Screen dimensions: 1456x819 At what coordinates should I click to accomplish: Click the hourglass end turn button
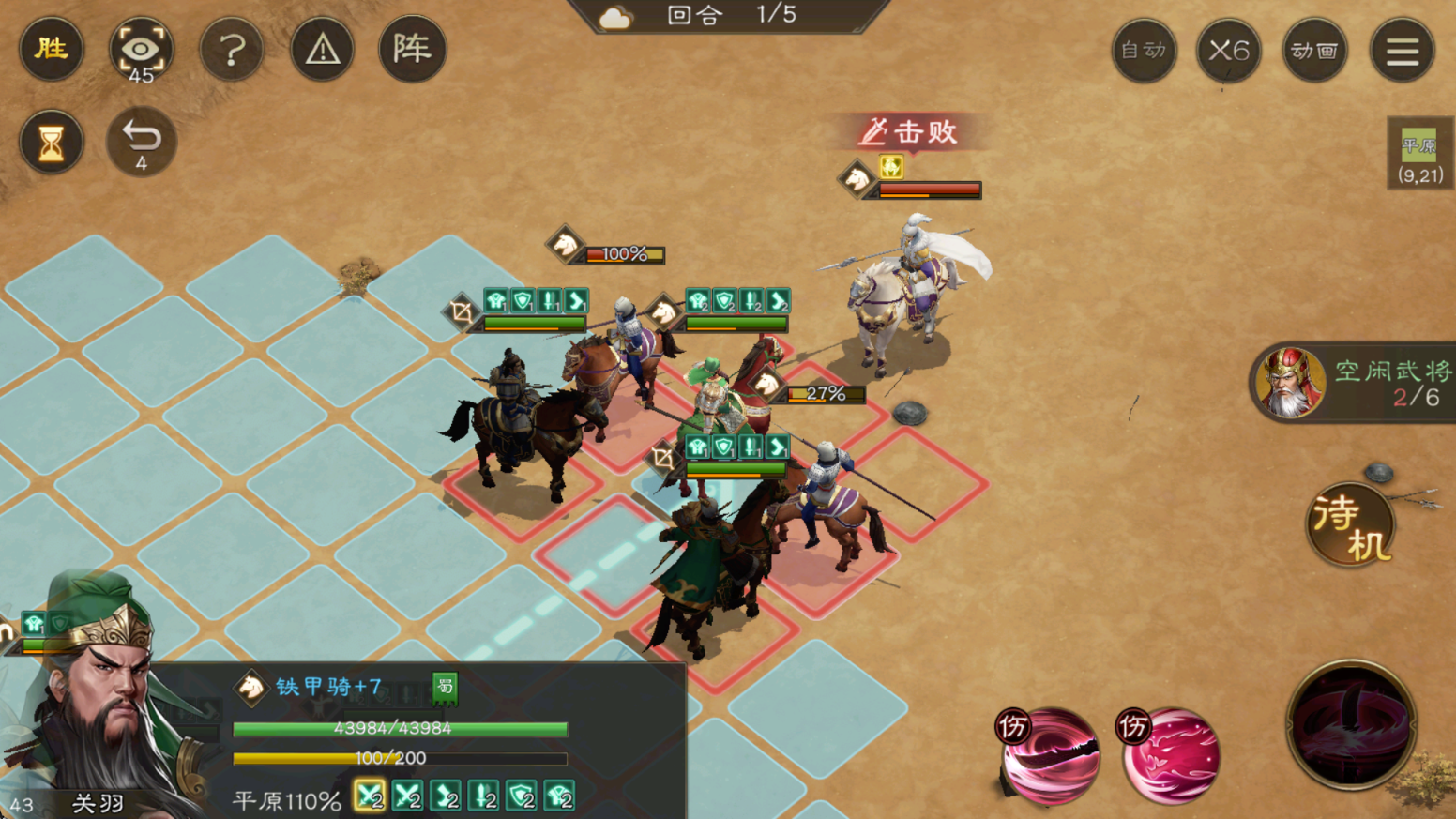(x=52, y=143)
